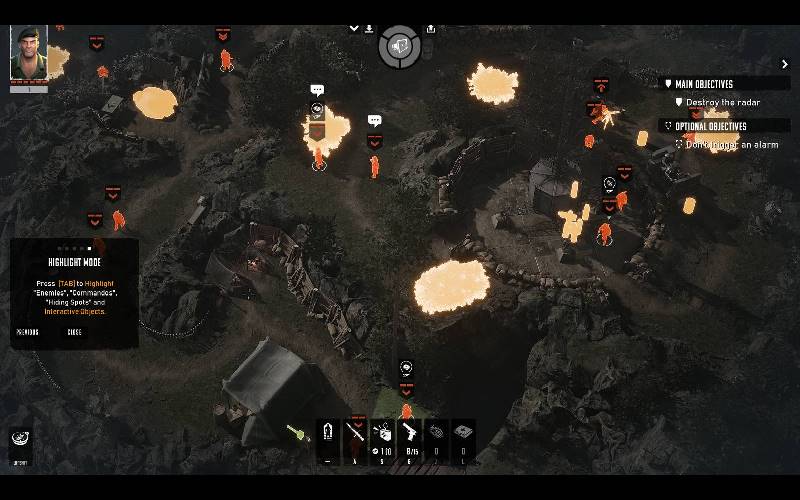Expand the top-center dropdown chevron
Screen dimensions: 800x500
tap(354, 29)
